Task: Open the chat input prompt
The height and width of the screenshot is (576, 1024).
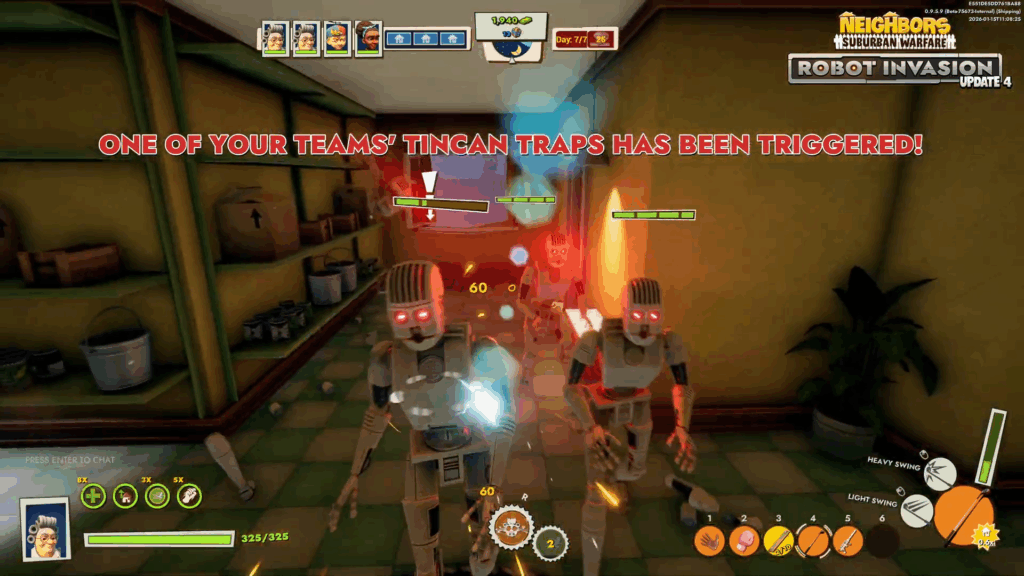Action: [x=68, y=460]
